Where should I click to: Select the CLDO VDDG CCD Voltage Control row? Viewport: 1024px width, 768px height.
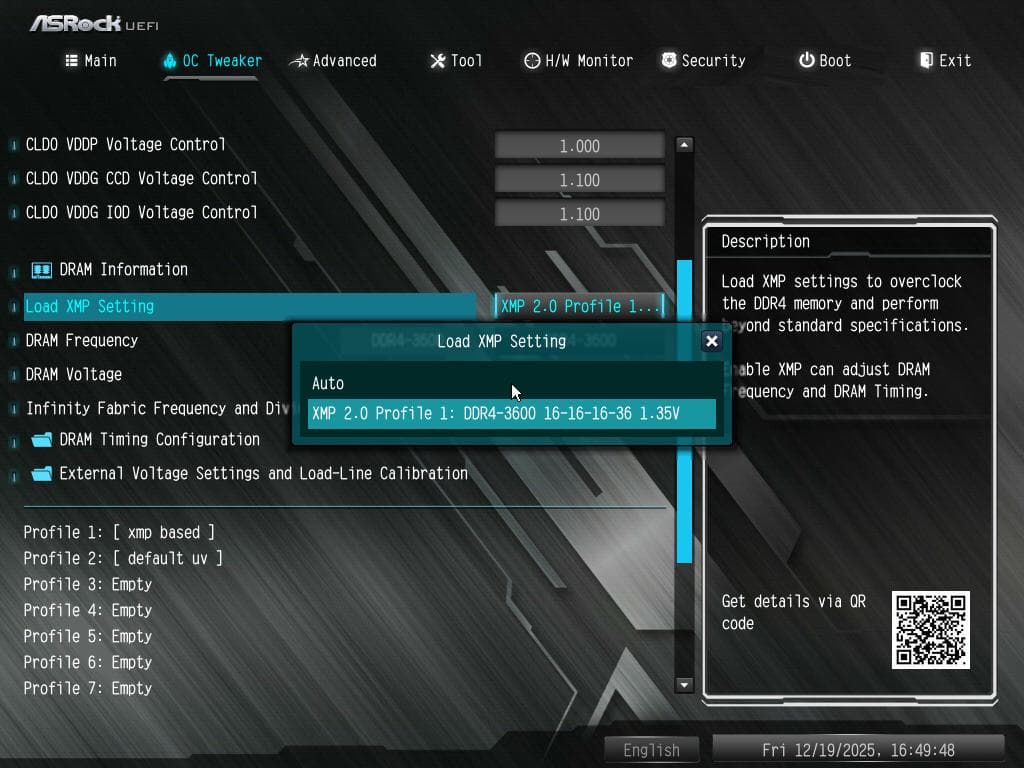[x=141, y=179]
